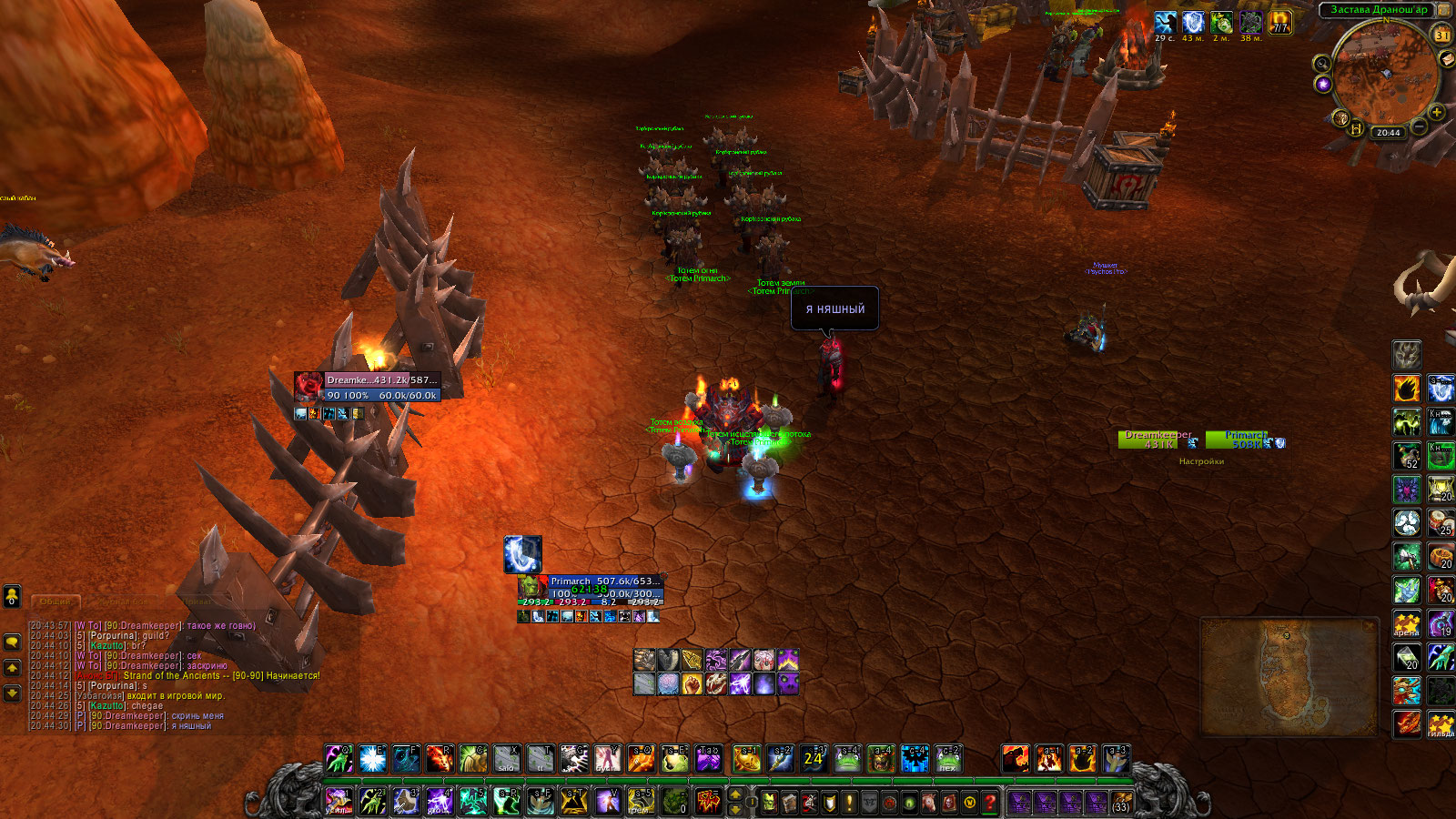Click the Общий chat tab

tap(56, 602)
